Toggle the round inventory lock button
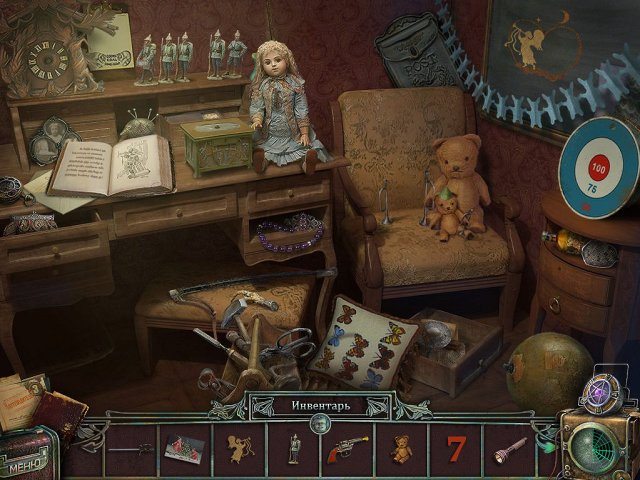The height and width of the screenshot is (480, 640). 319,424
